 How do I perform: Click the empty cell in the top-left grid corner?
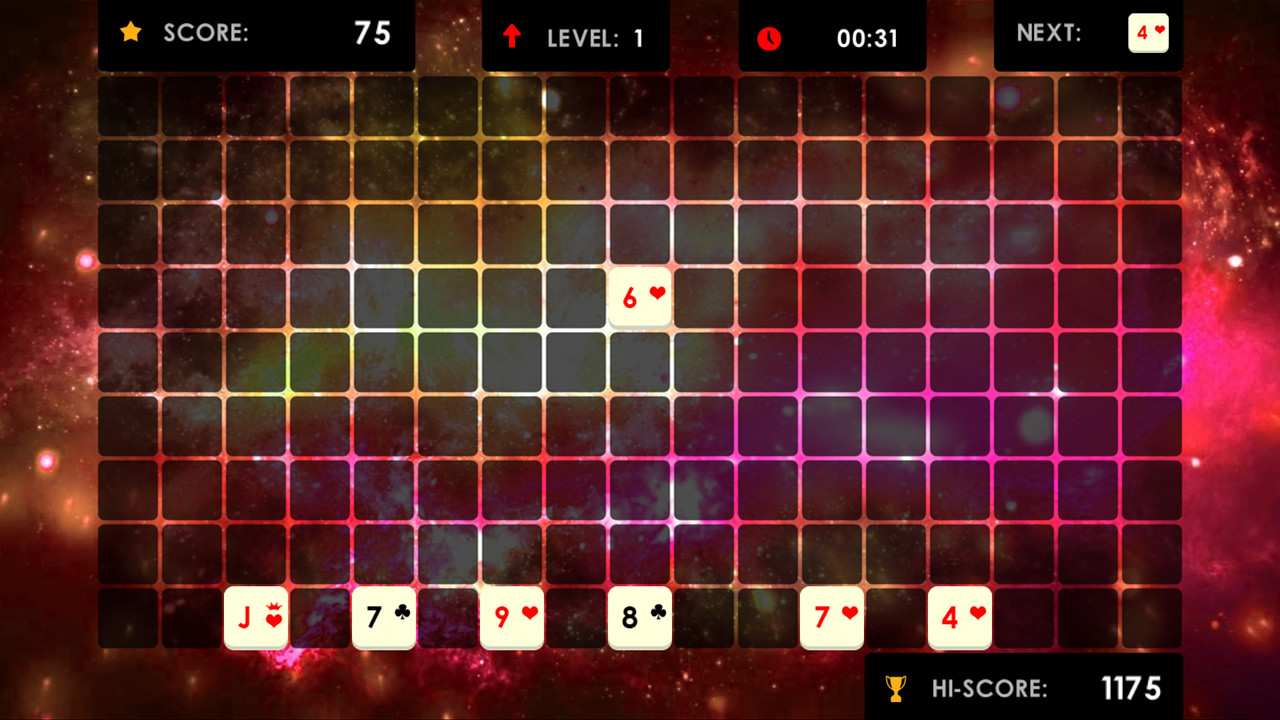(129, 103)
